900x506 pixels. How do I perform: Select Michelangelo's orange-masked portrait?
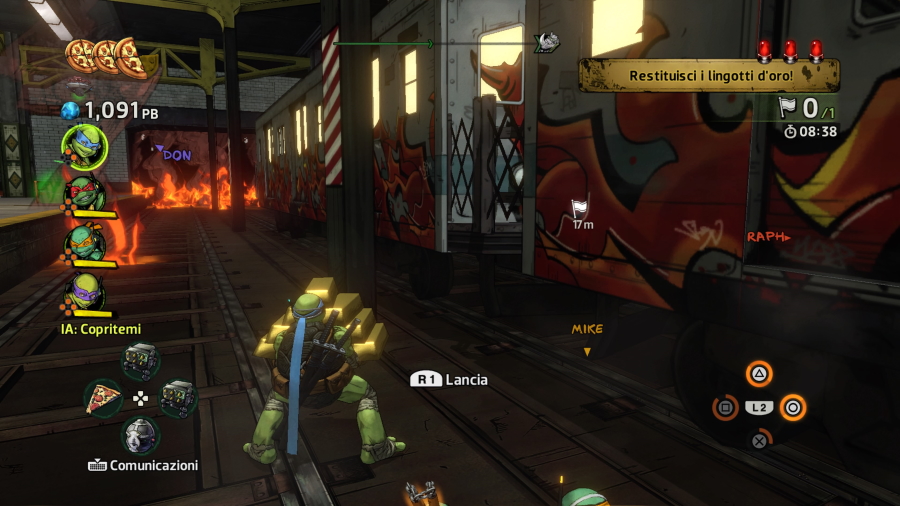[84, 242]
